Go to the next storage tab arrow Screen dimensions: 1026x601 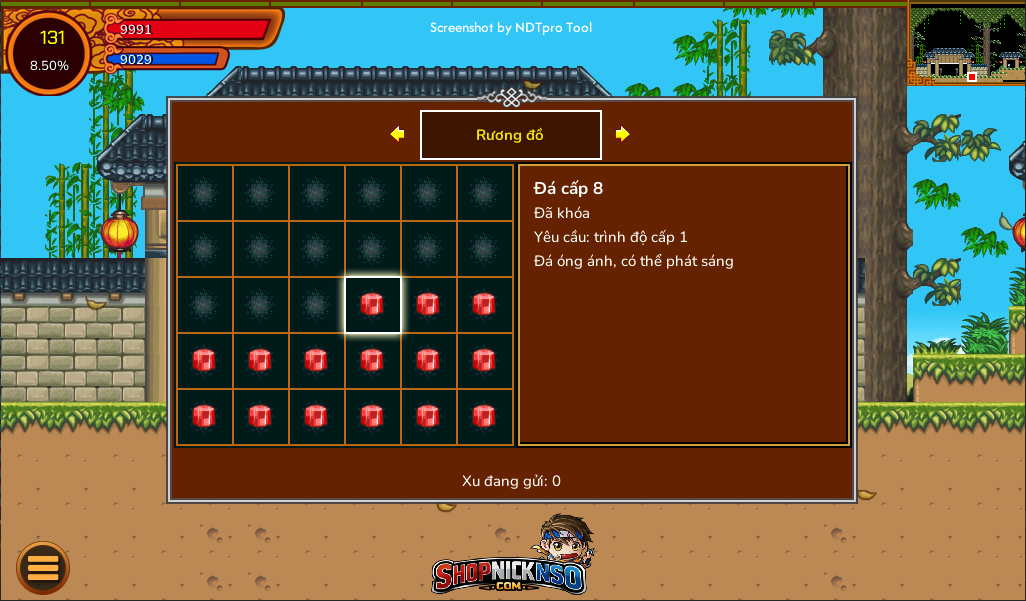coord(622,134)
